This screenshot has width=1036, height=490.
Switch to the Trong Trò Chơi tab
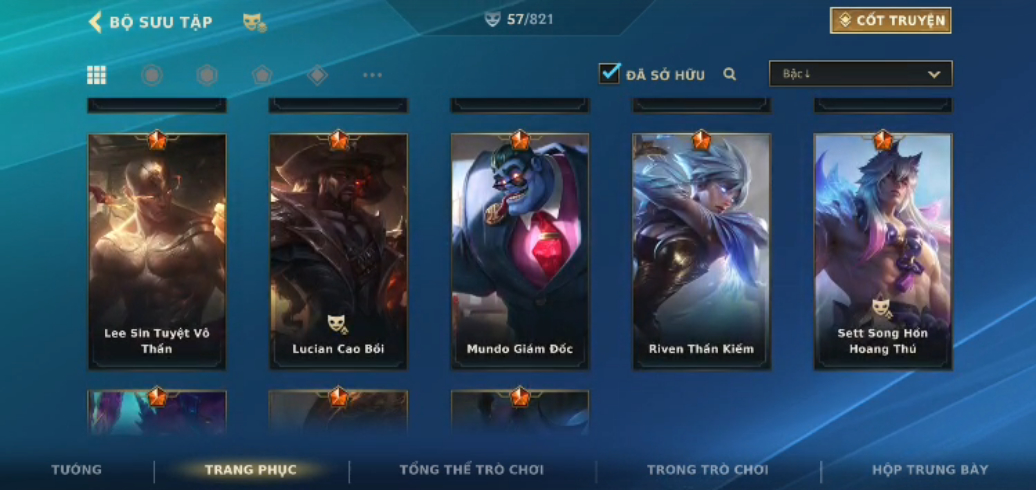707,470
